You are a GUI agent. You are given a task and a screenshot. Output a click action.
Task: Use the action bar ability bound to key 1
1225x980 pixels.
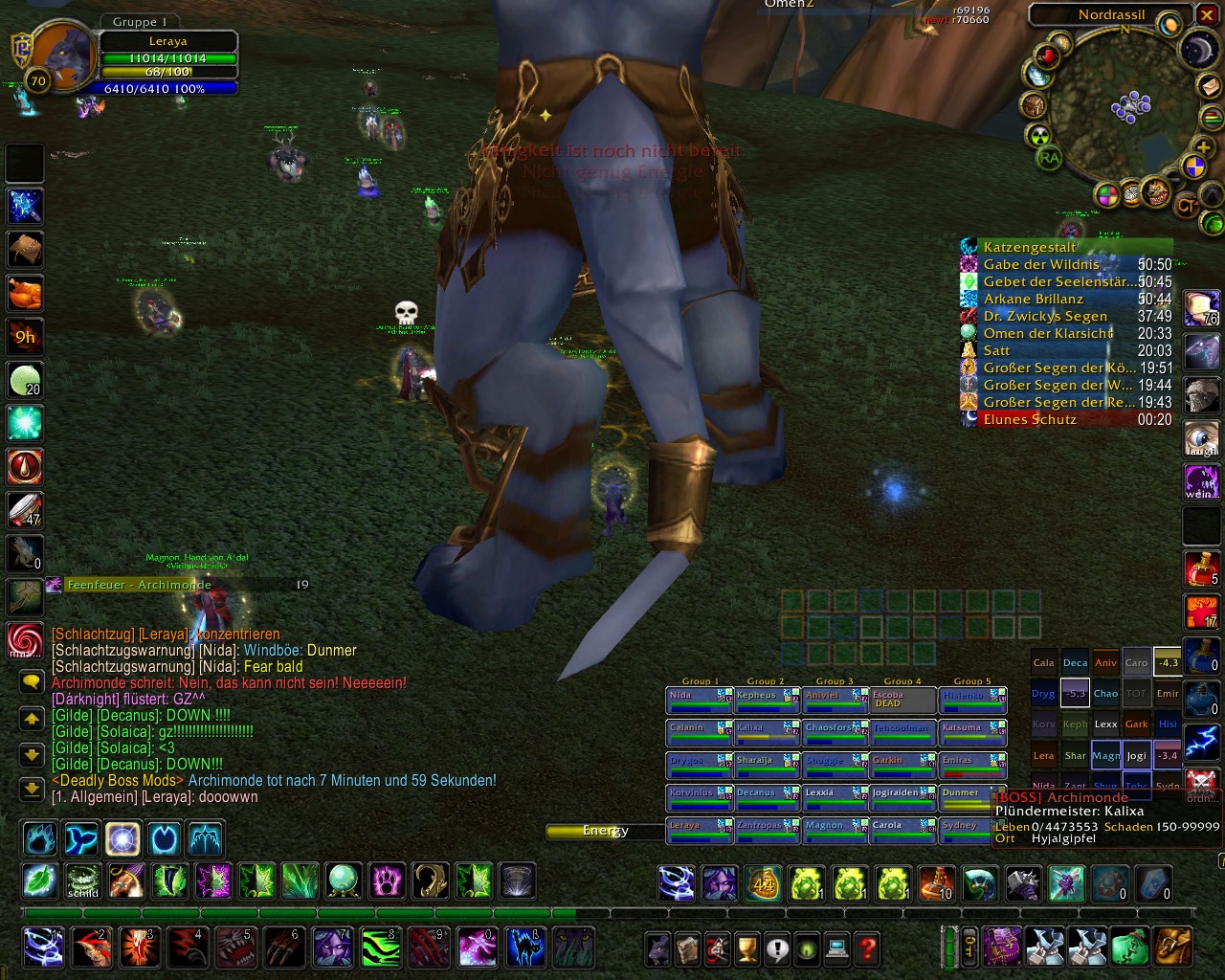[42, 947]
